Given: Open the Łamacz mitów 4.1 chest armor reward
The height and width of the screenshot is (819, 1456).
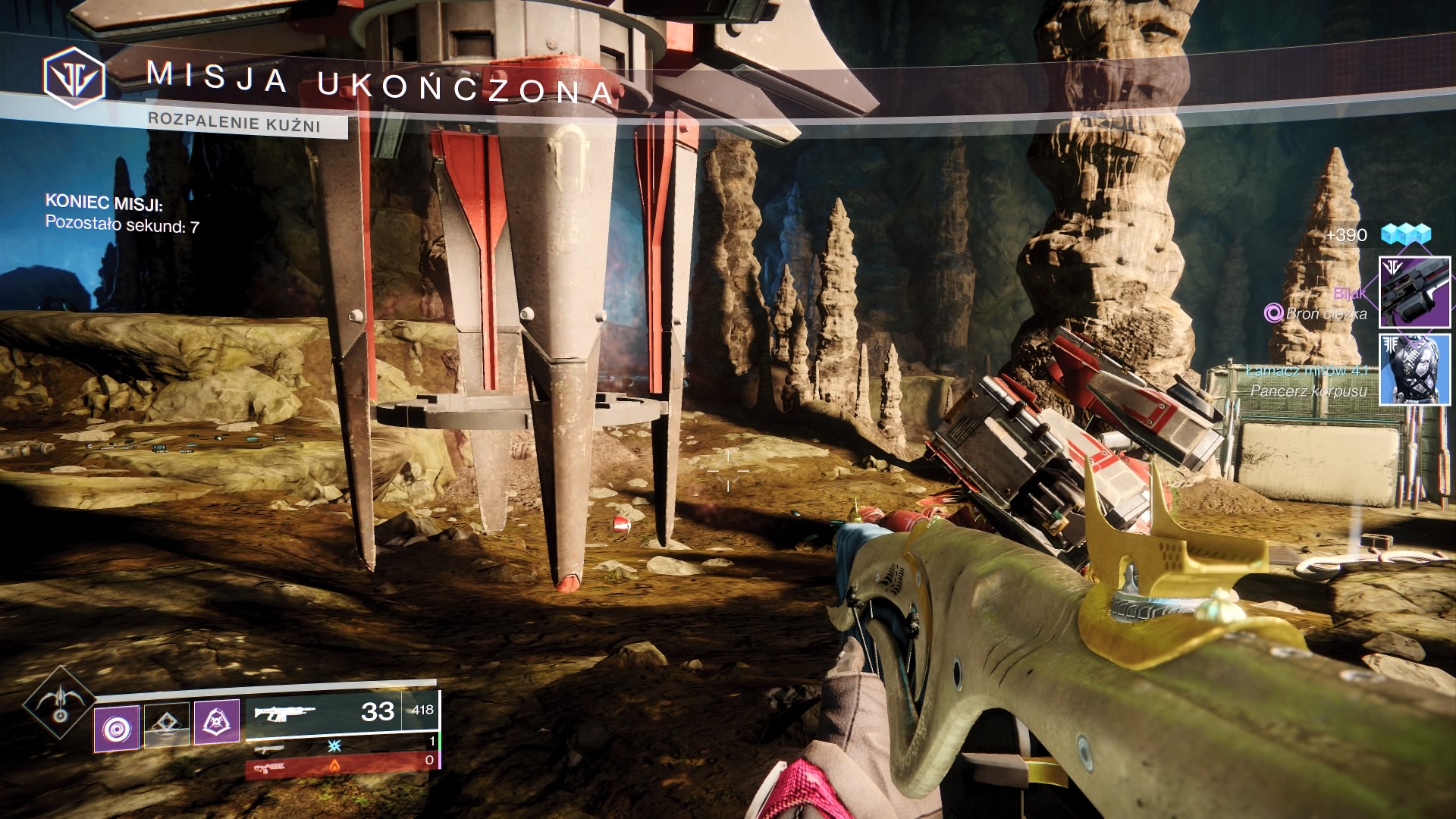Looking at the screenshot, I should tap(1414, 369).
